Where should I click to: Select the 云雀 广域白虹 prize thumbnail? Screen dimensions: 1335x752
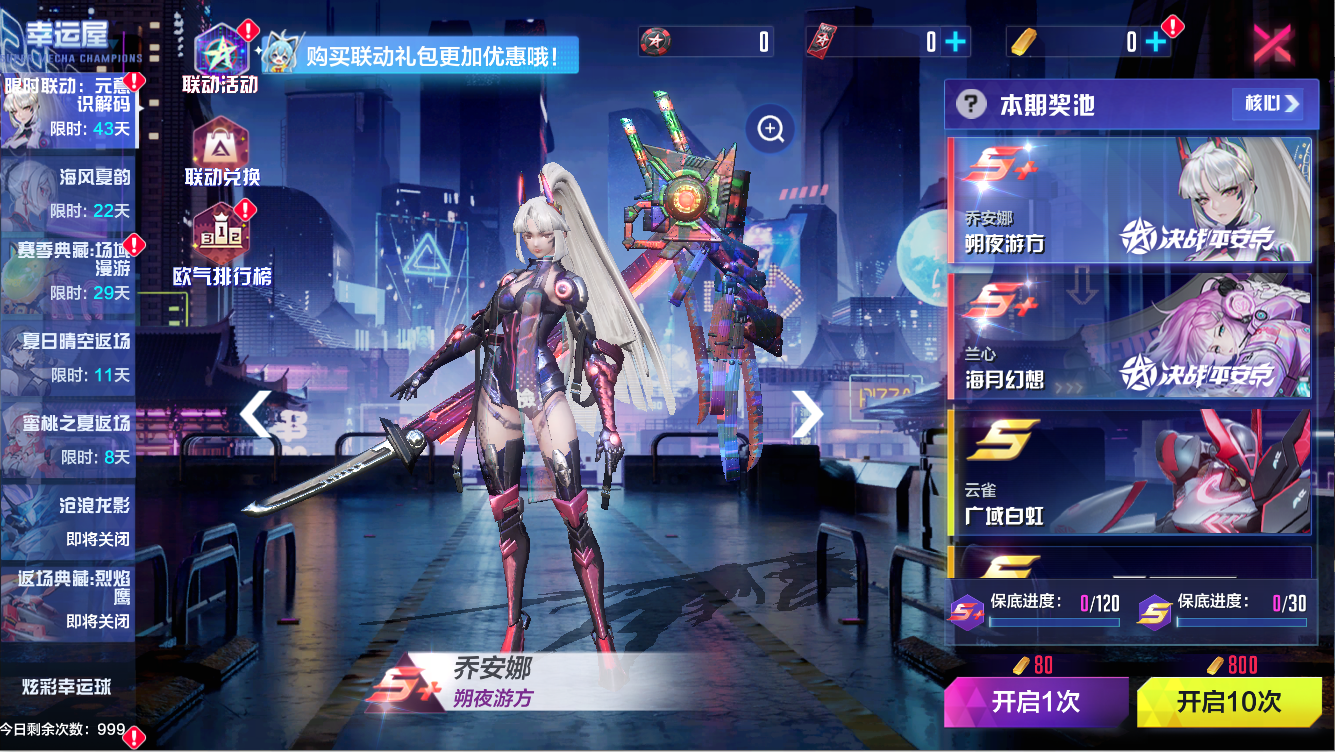click(x=1129, y=472)
